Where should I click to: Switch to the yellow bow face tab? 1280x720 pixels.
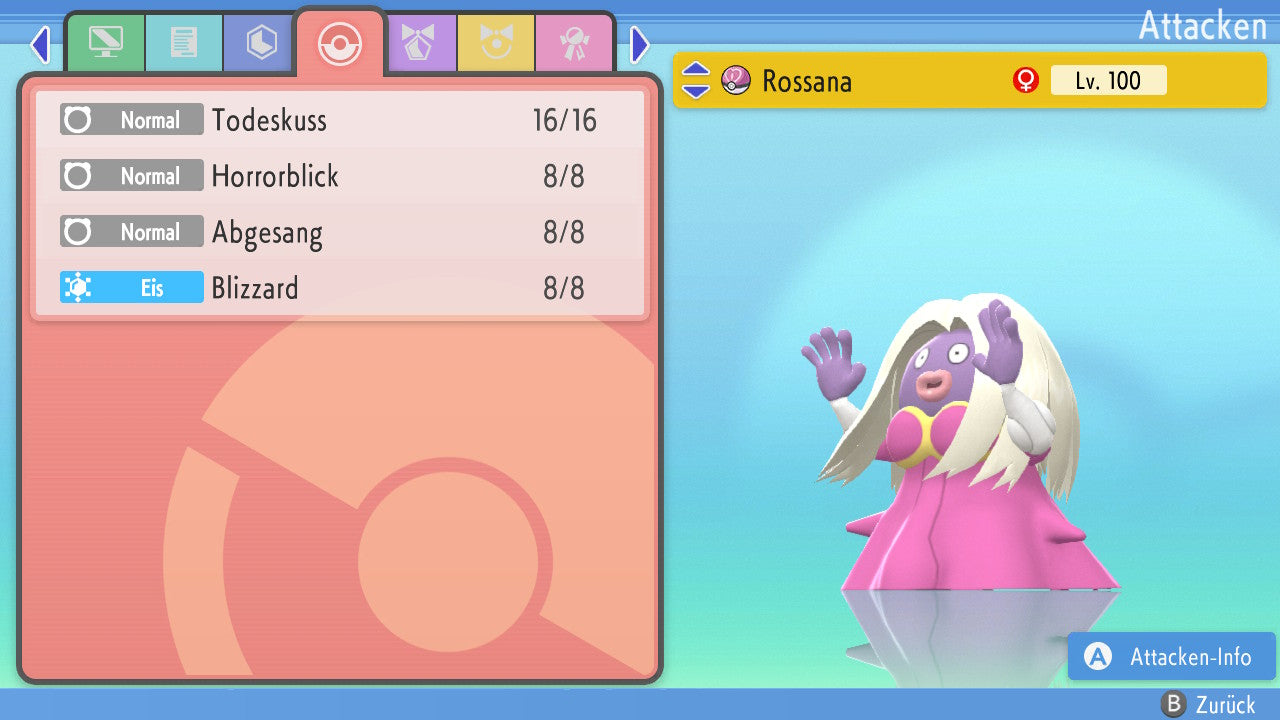point(497,43)
